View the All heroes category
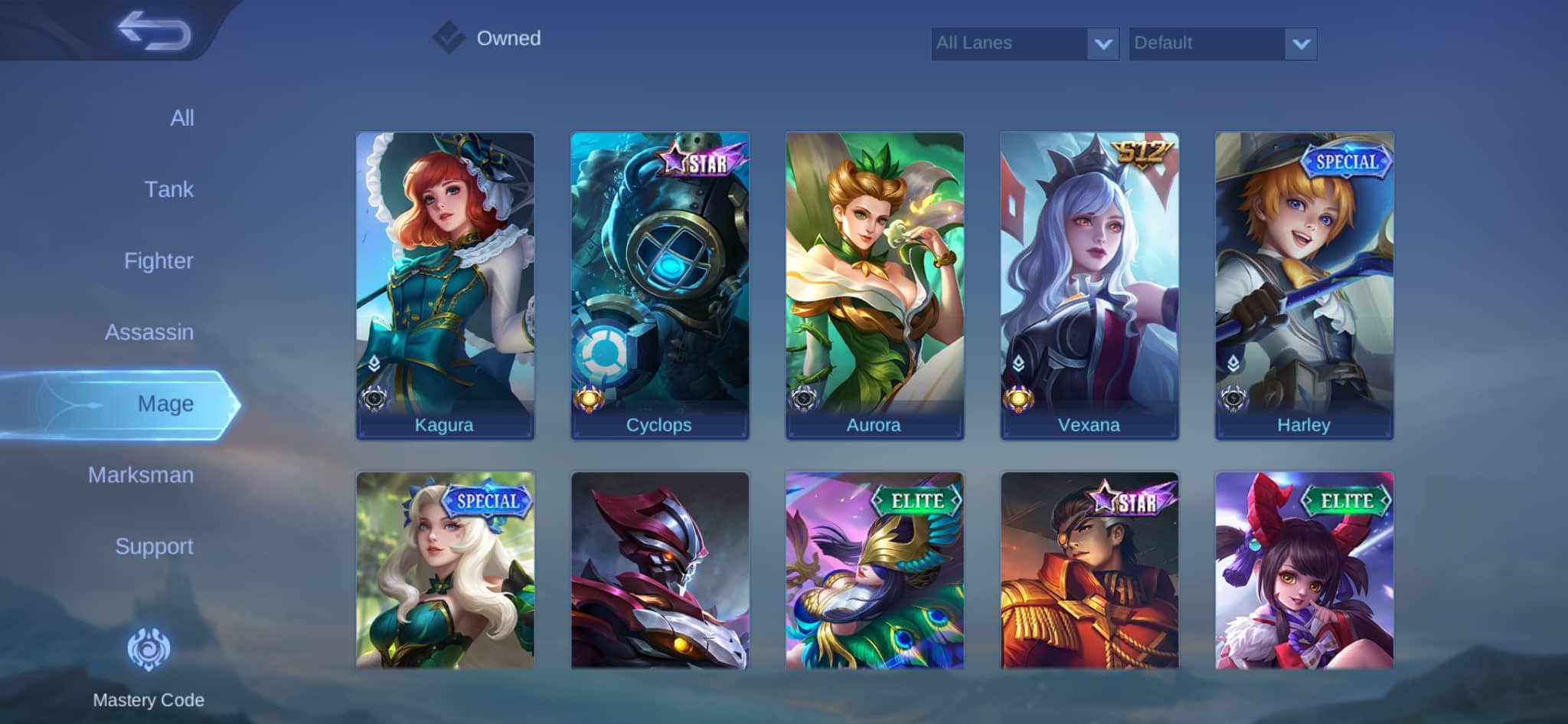Image resolution: width=1568 pixels, height=724 pixels. coord(181,117)
